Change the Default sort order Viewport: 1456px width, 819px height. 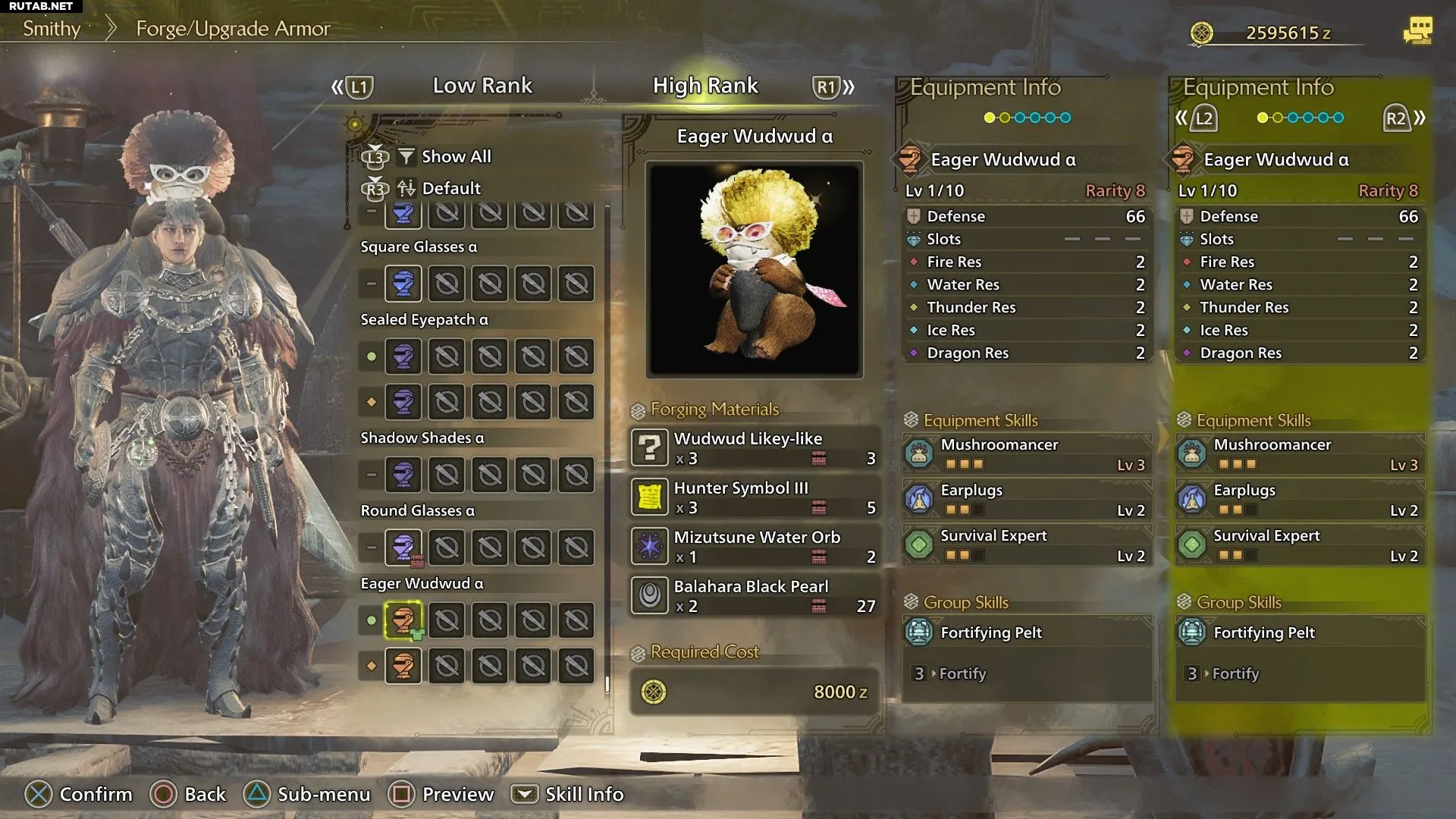point(450,188)
